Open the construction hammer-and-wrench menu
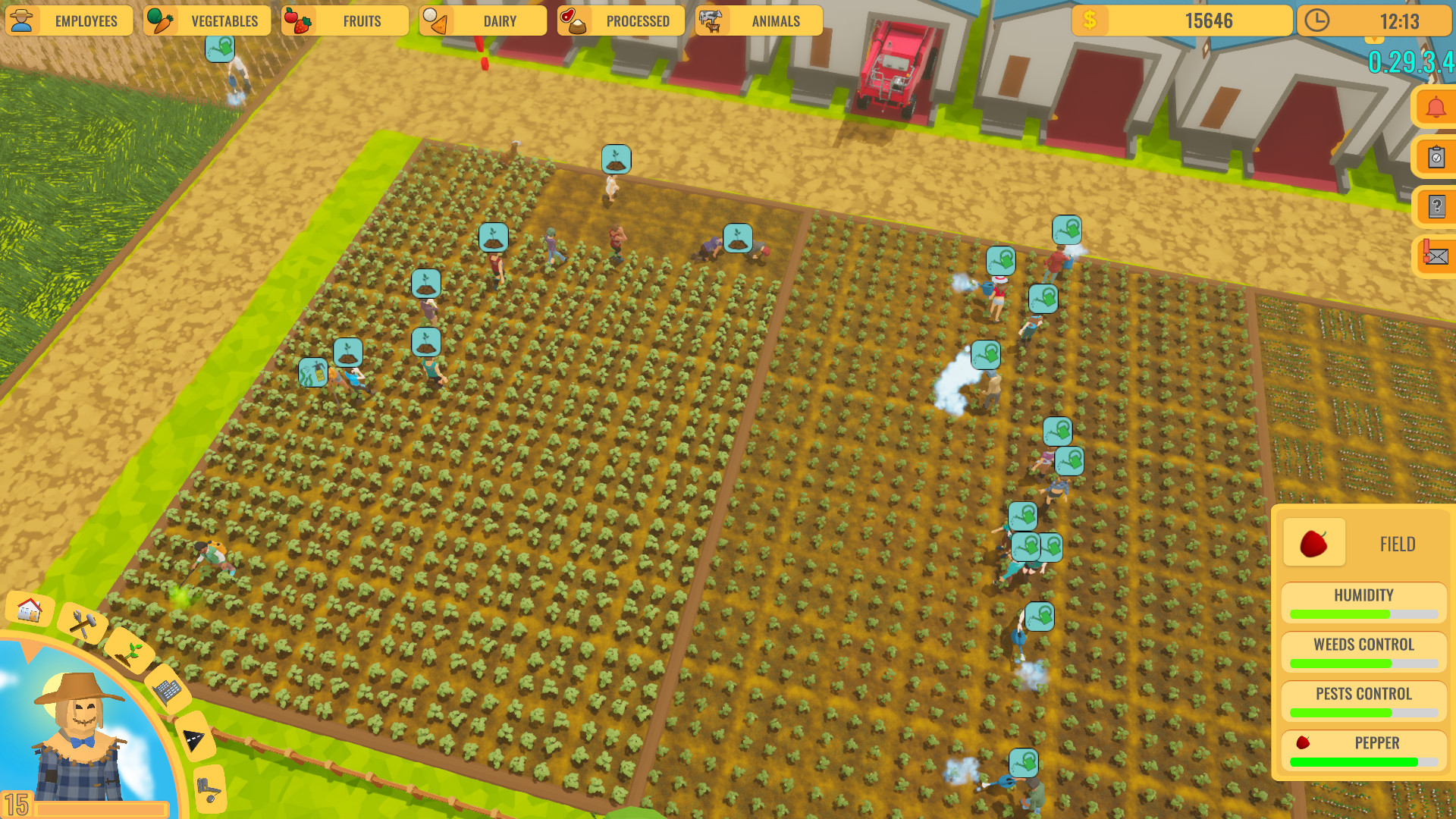This screenshot has width=1456, height=819. tap(83, 625)
